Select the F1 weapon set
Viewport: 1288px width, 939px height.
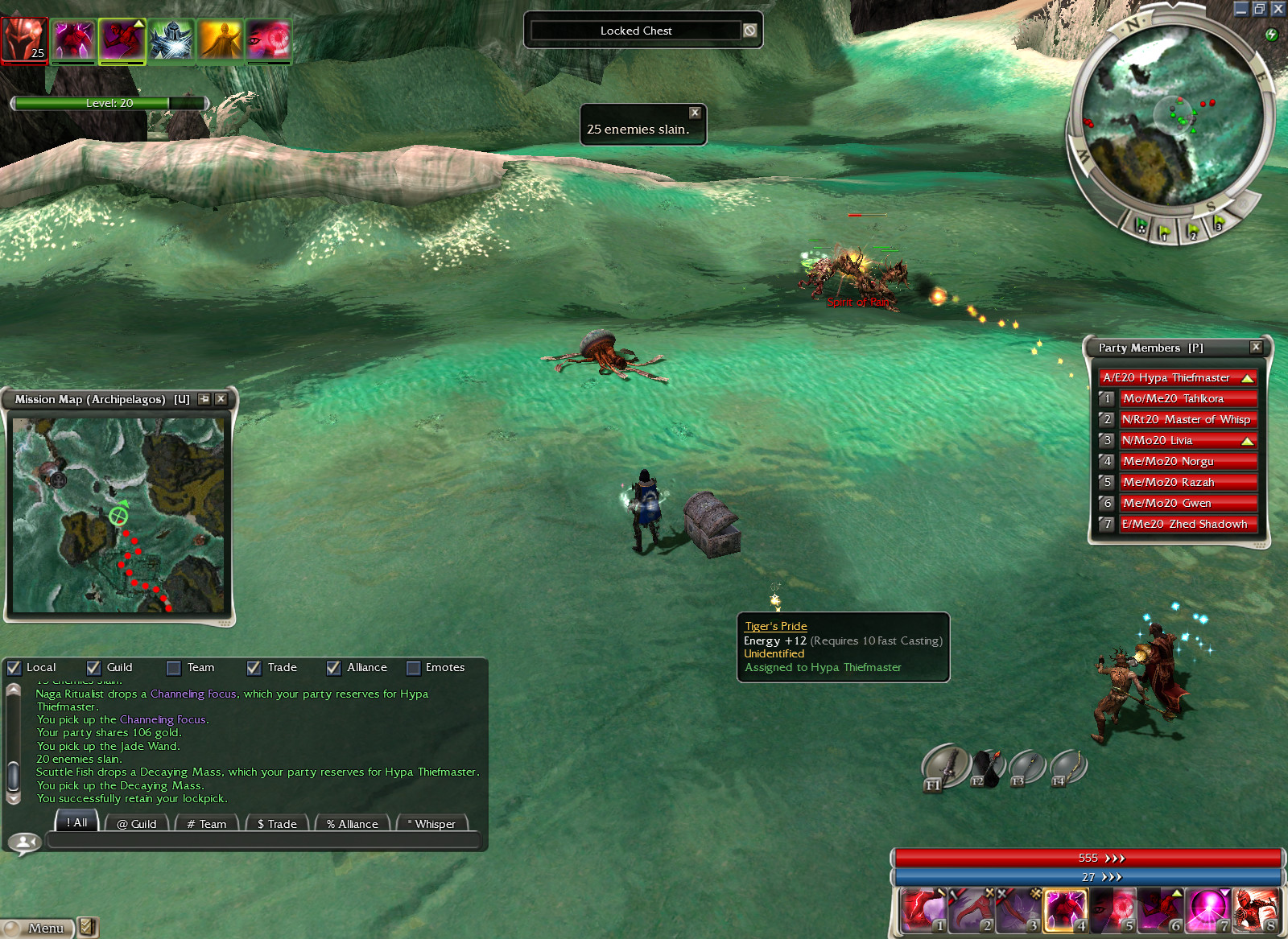click(945, 765)
